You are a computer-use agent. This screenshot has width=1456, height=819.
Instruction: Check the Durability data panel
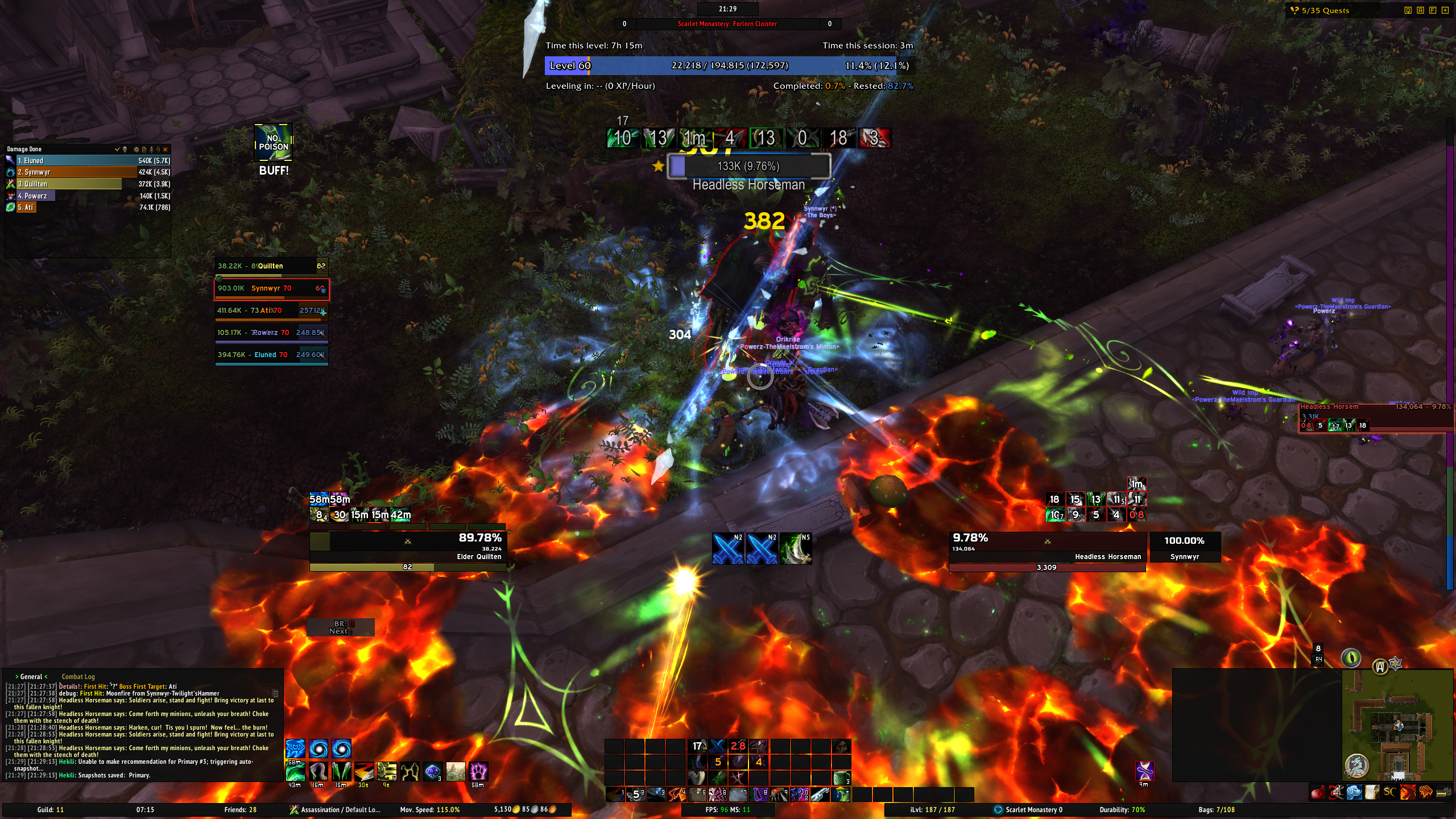tap(1122, 810)
